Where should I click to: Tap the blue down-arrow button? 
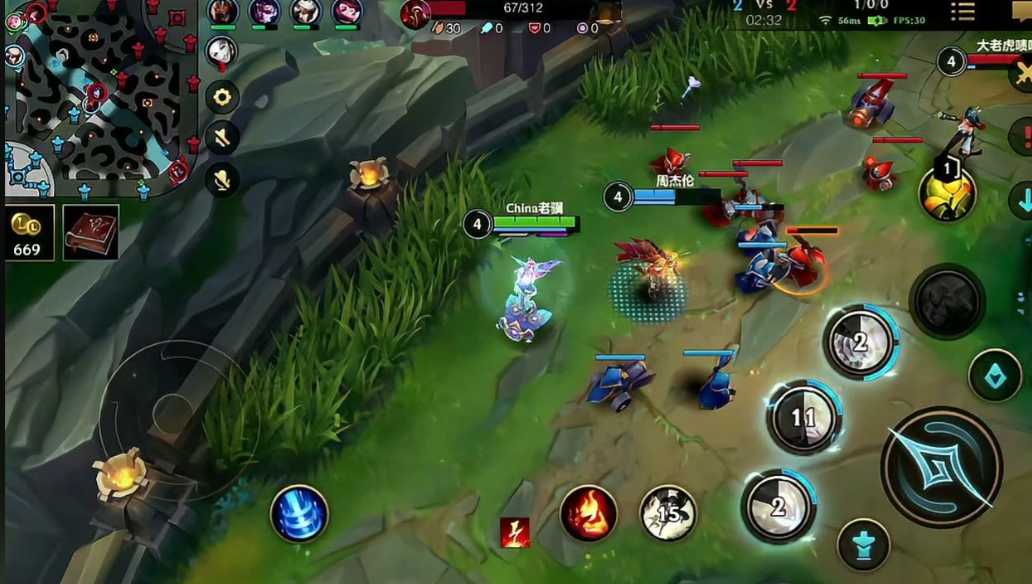(1021, 199)
